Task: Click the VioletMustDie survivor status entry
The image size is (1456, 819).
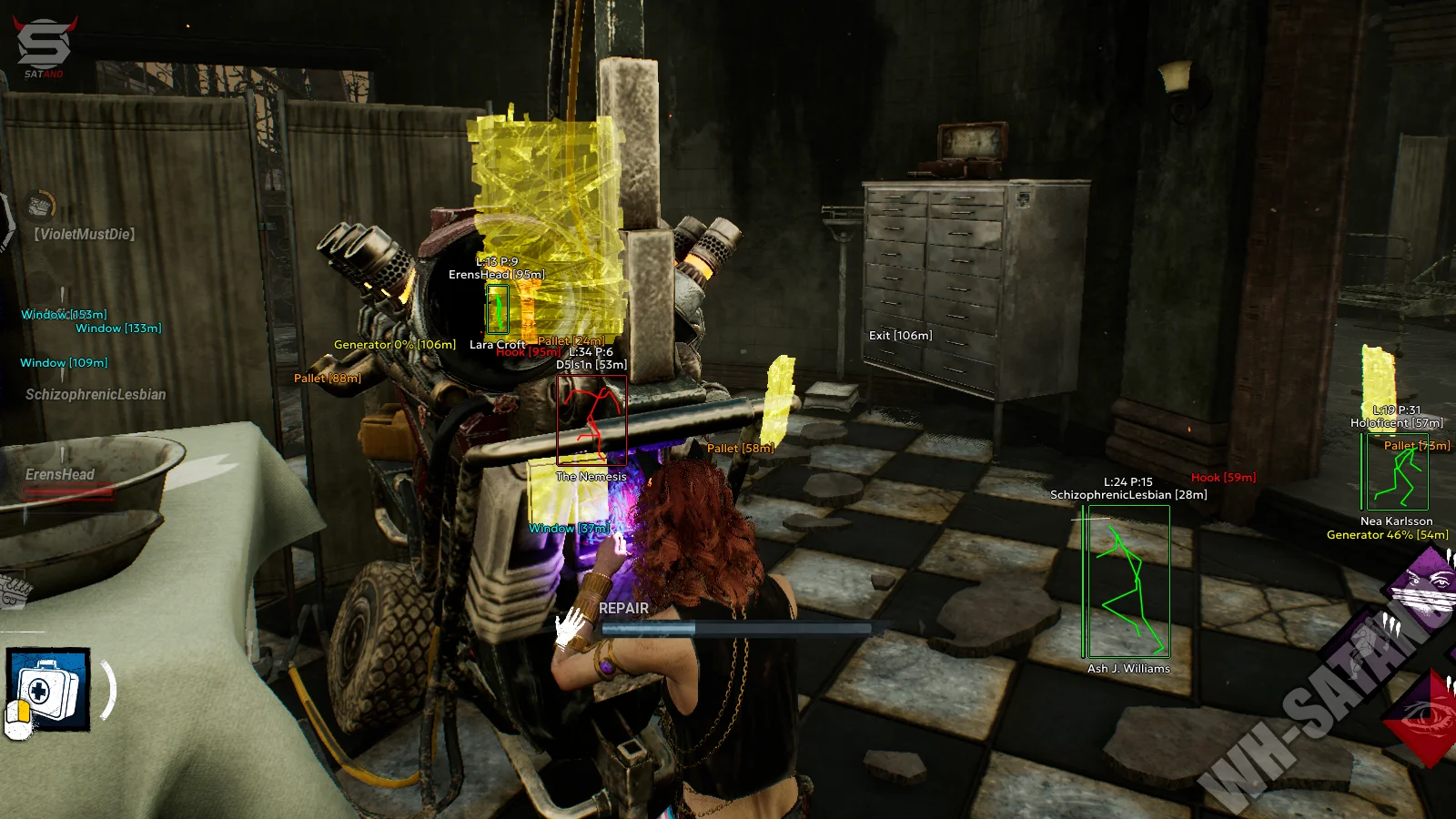Action: (85, 234)
